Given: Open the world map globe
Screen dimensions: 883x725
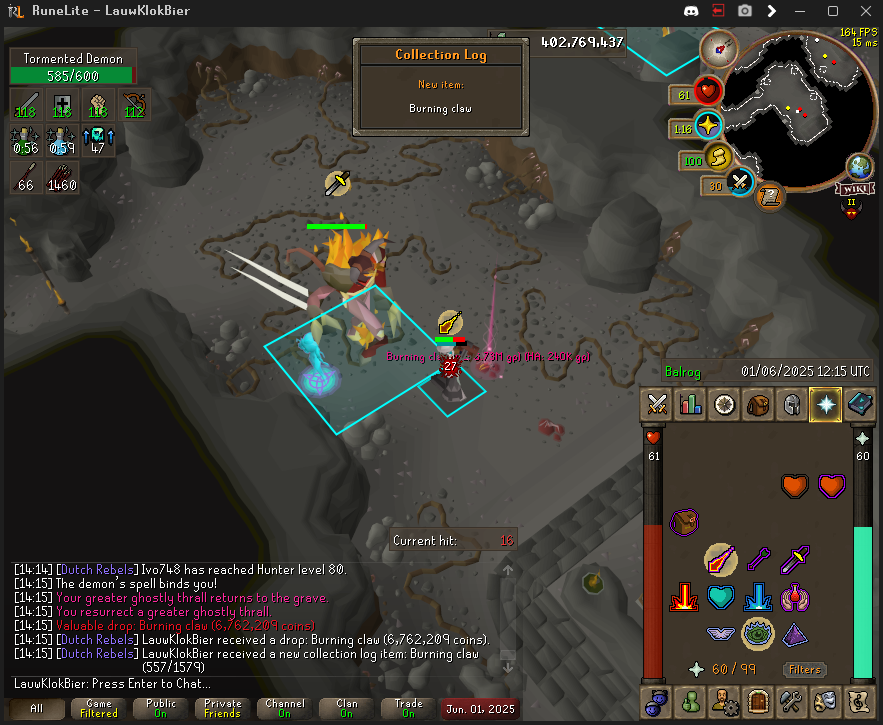Looking at the screenshot, I should click(x=859, y=166).
